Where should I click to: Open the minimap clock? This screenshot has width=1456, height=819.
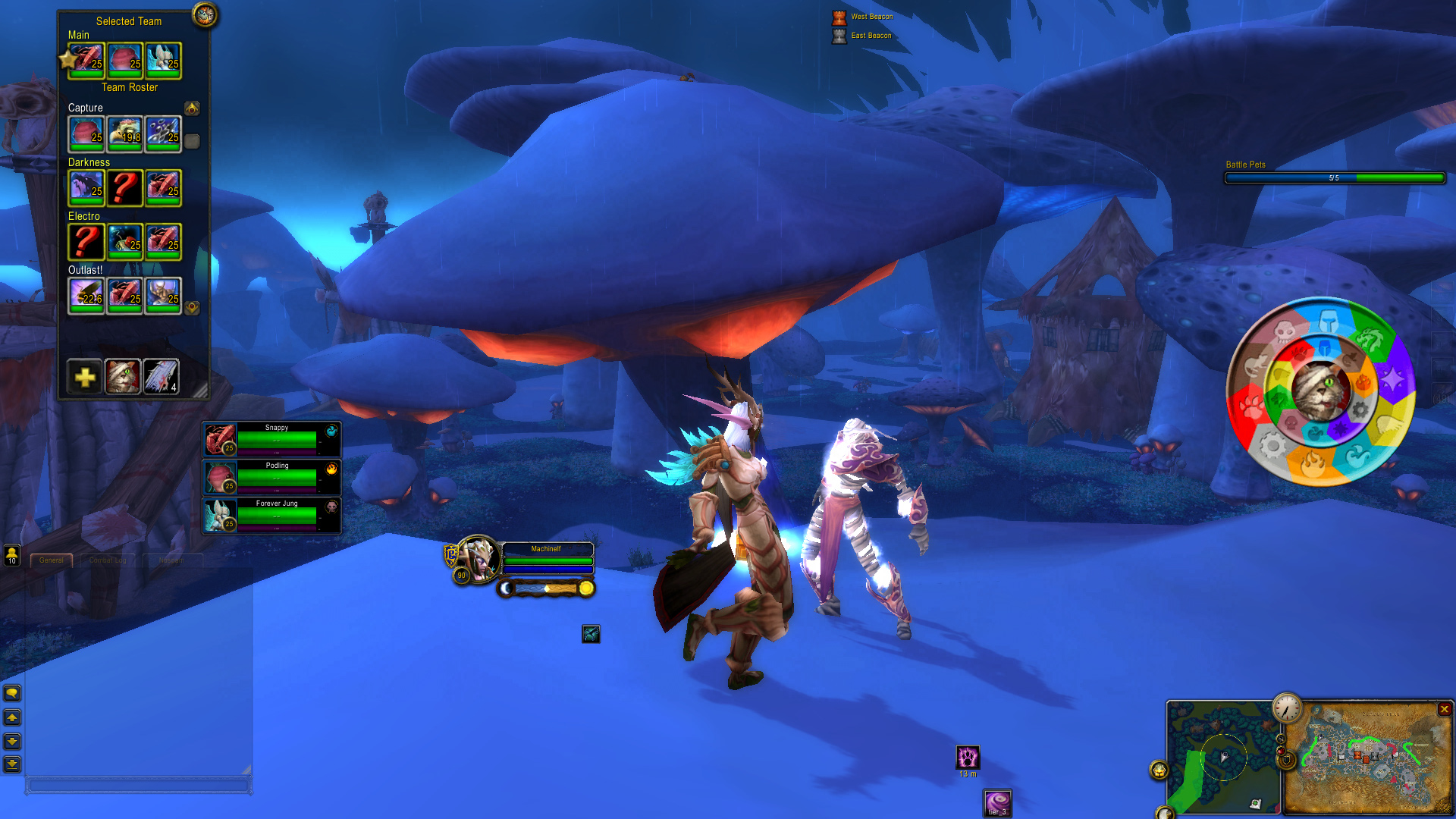[1286, 708]
